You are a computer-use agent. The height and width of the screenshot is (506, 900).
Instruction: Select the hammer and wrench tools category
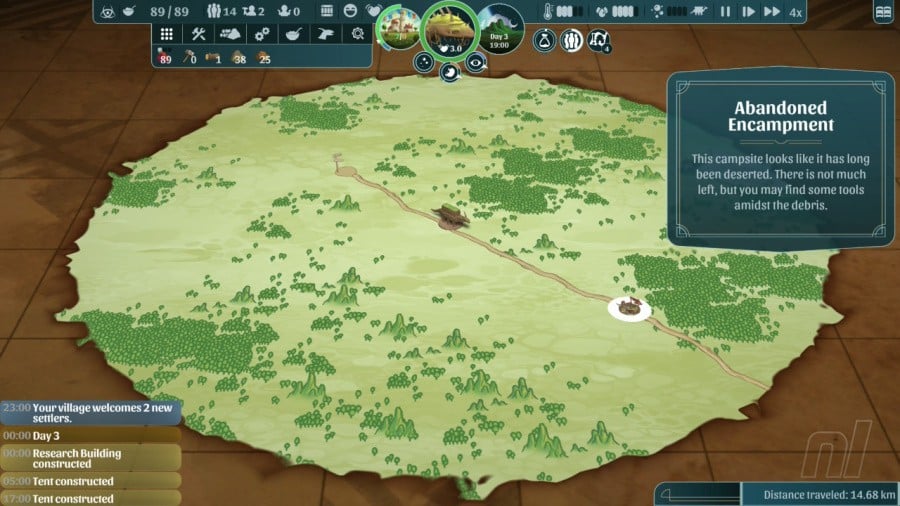pos(198,33)
